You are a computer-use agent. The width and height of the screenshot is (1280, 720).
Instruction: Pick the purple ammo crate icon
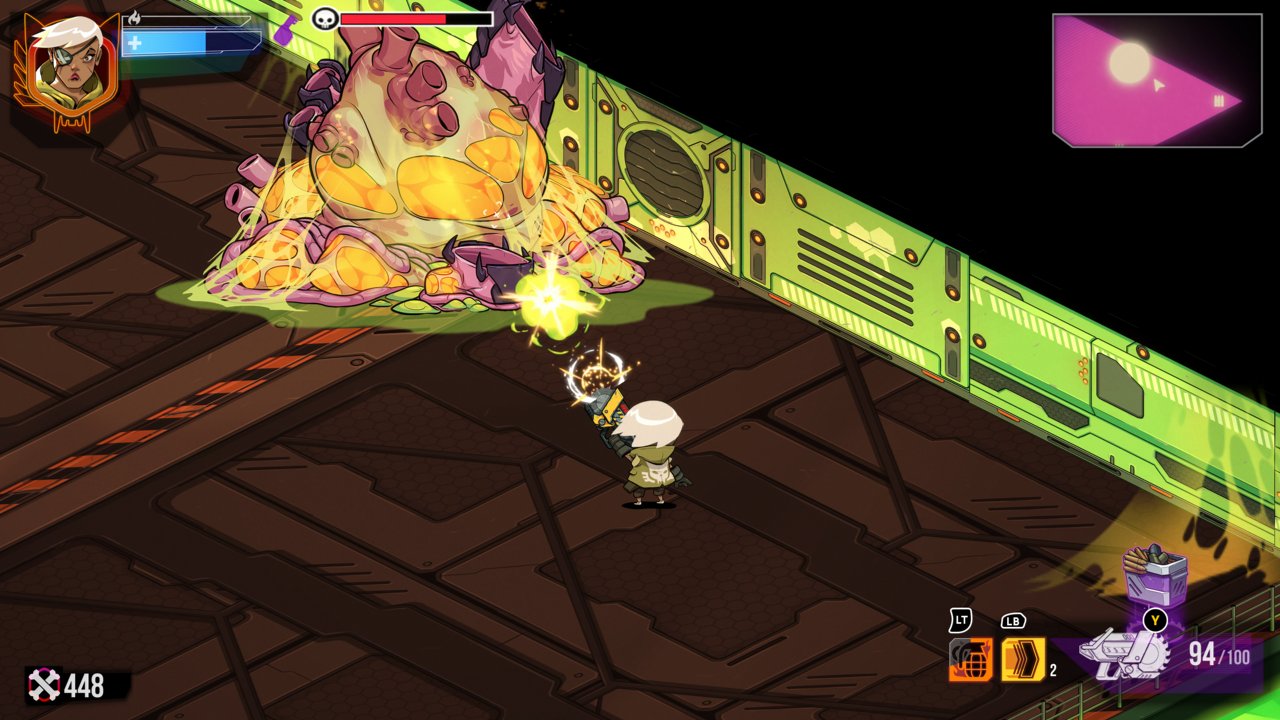pyautogui.click(x=1154, y=575)
